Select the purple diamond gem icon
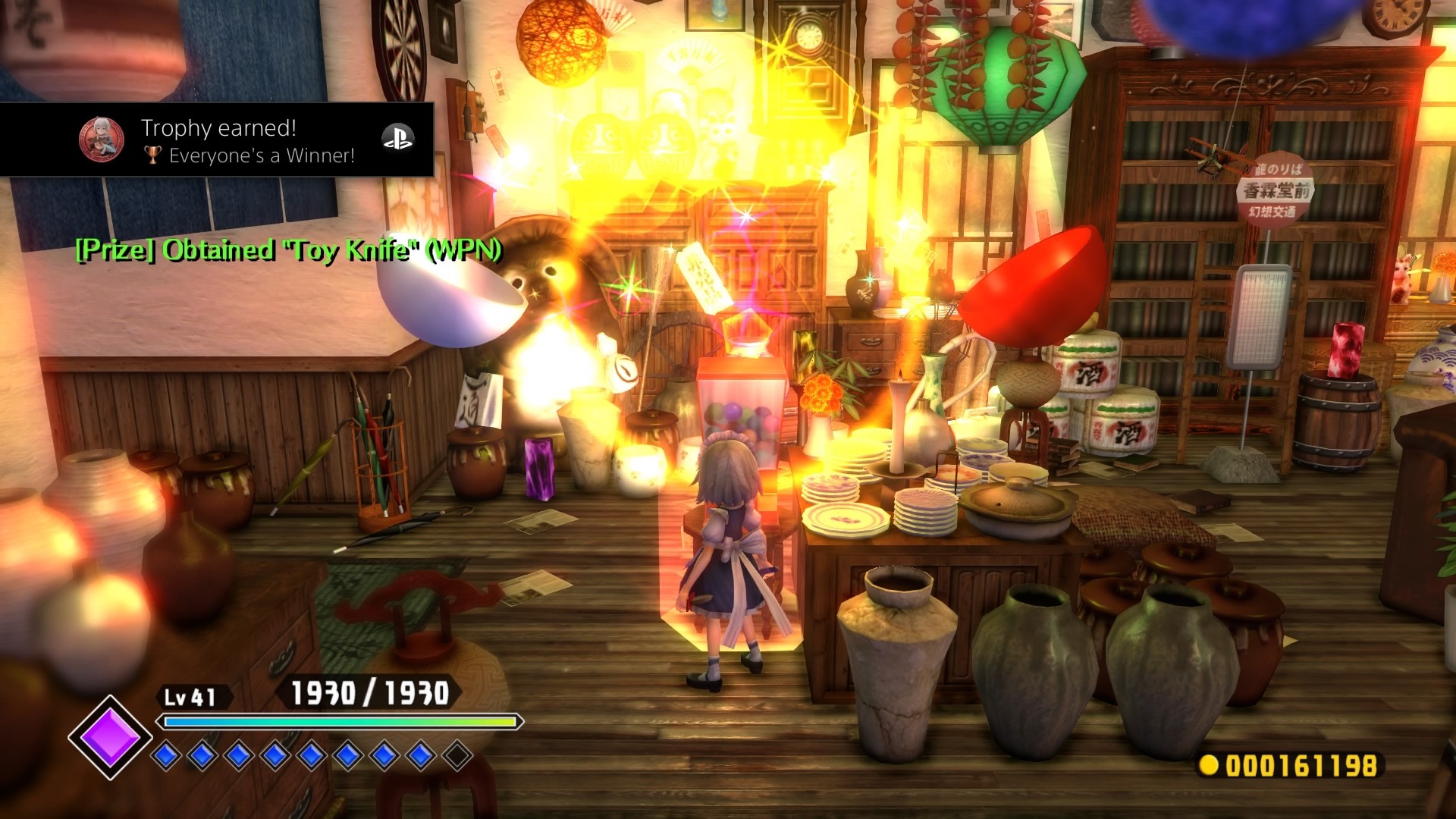The image size is (1456, 819). (x=110, y=737)
